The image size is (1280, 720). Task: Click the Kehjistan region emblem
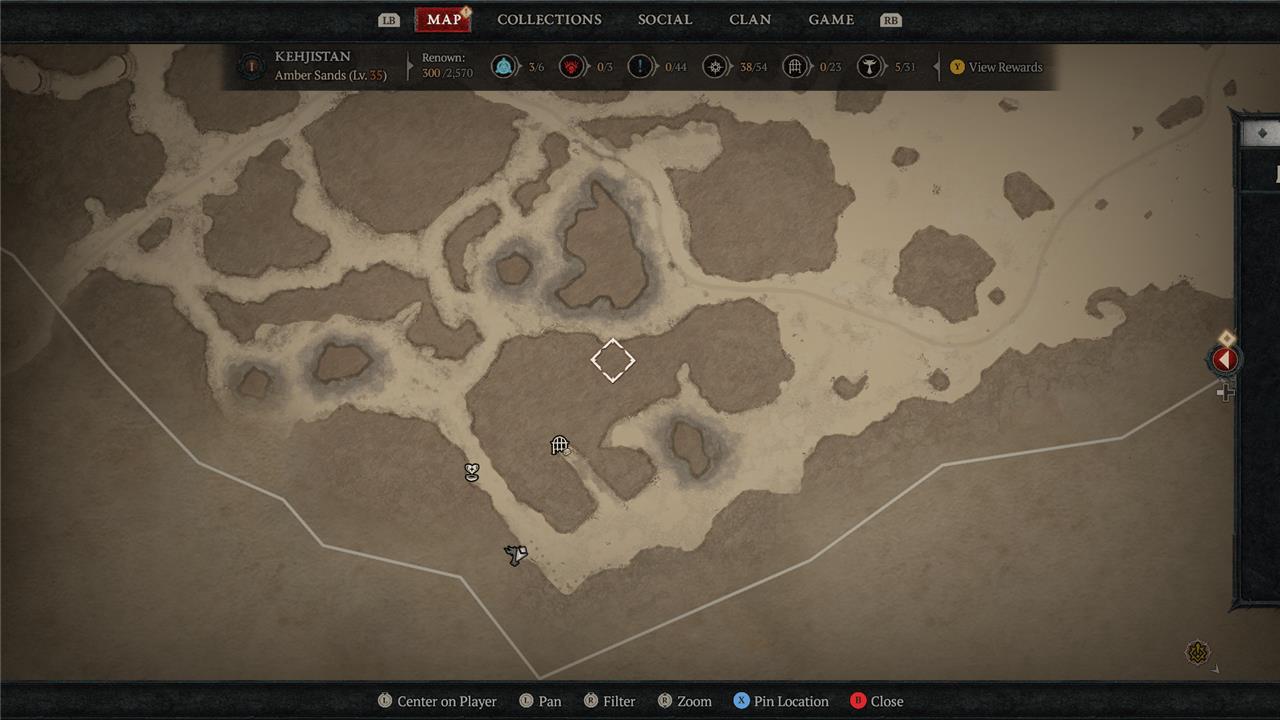tap(252, 67)
